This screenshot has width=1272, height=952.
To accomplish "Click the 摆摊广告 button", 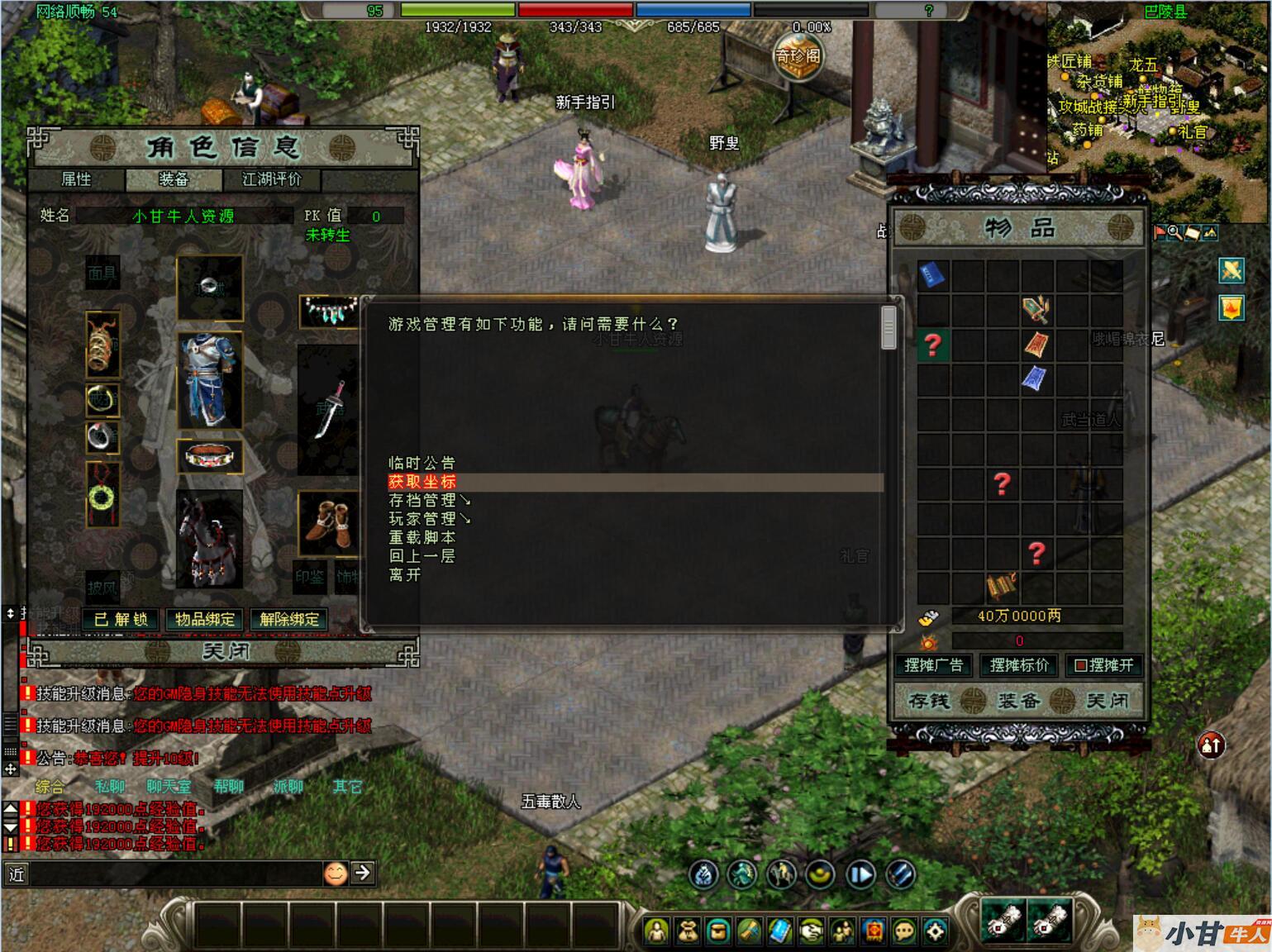I will point(934,665).
